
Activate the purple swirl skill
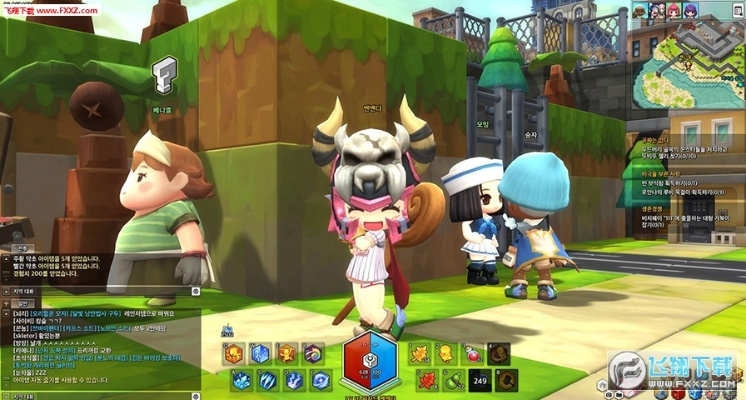coord(313,353)
